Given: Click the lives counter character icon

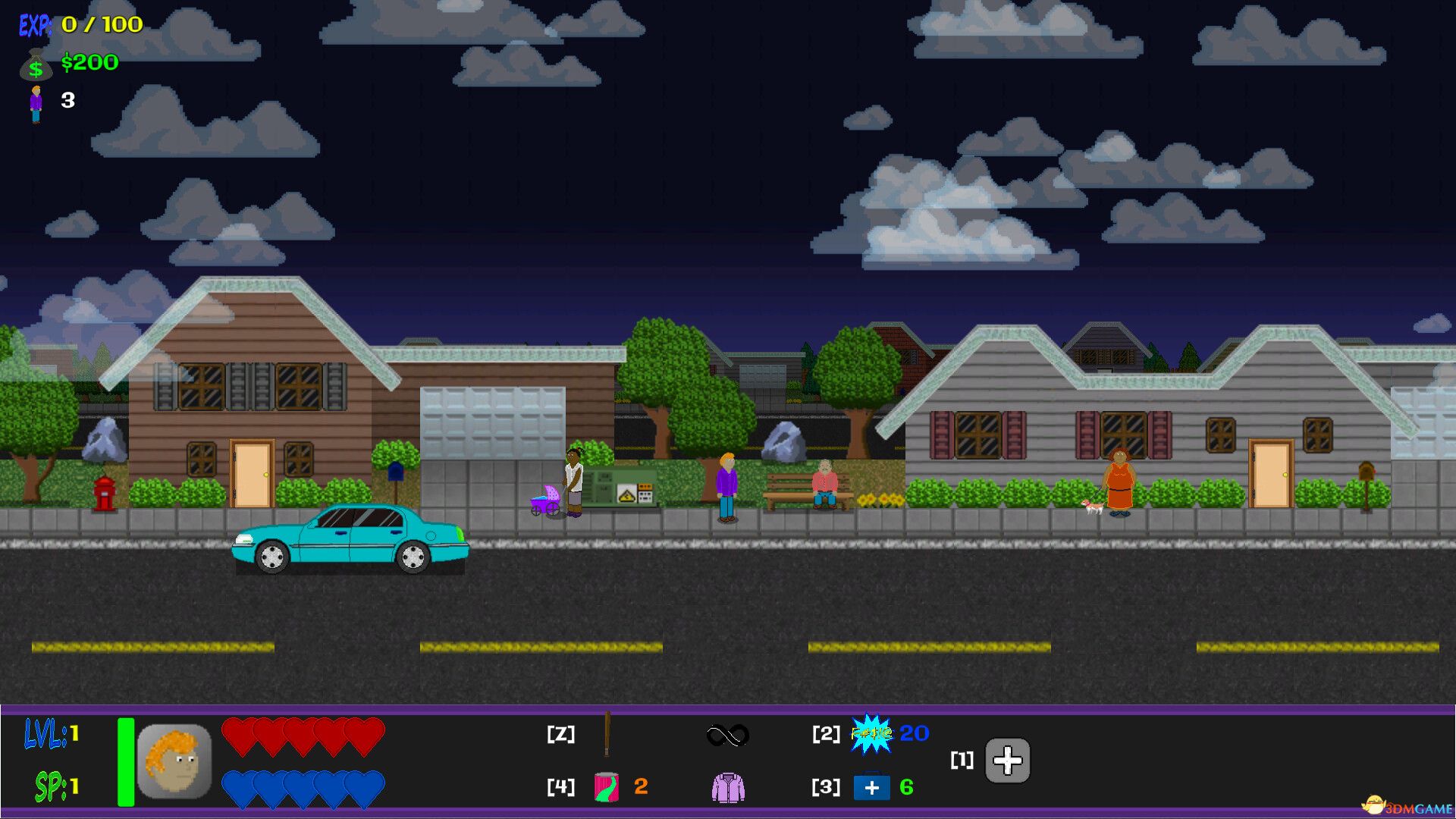Looking at the screenshot, I should [x=35, y=99].
